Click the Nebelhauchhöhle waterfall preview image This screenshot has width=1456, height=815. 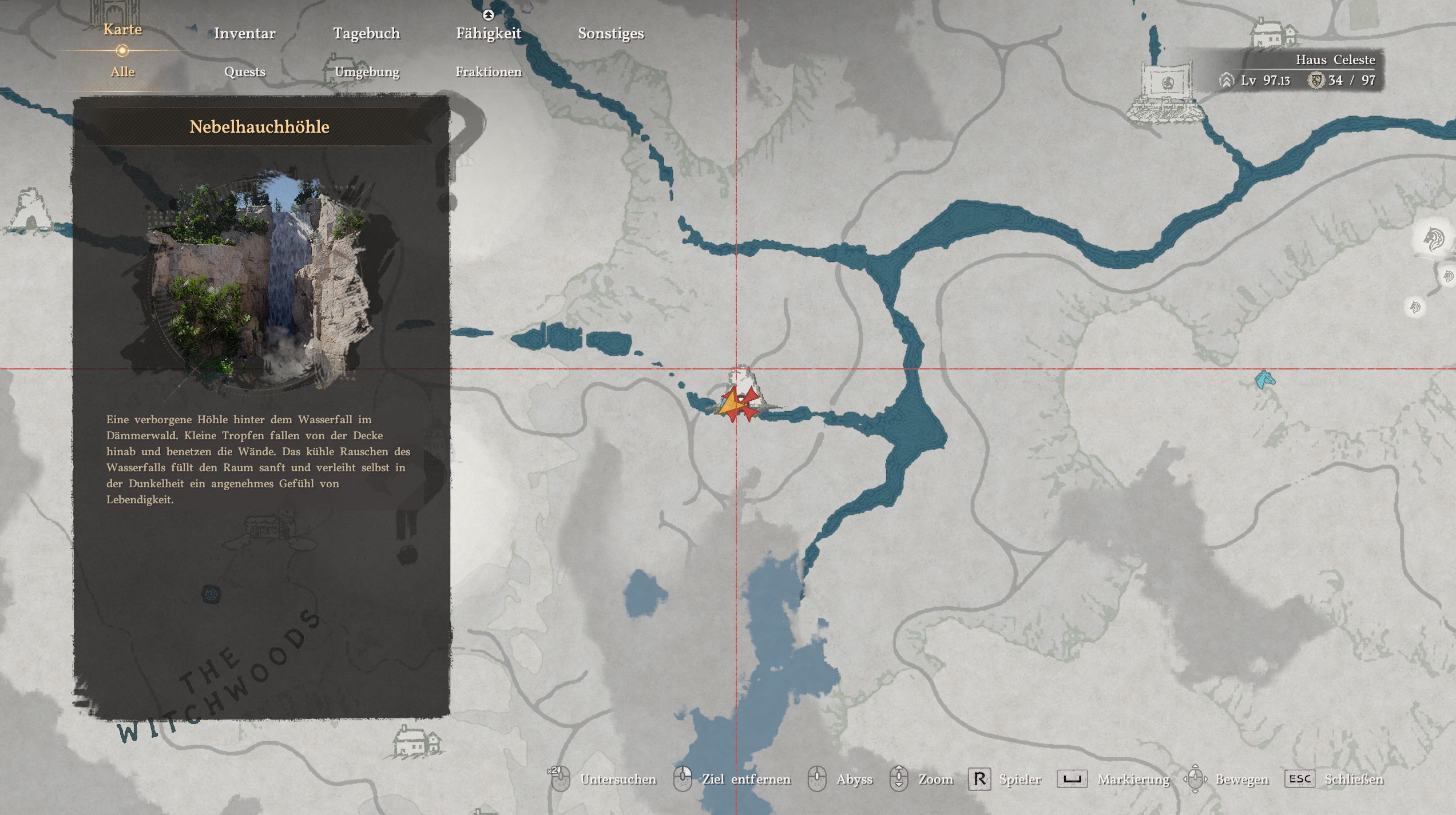pos(260,280)
